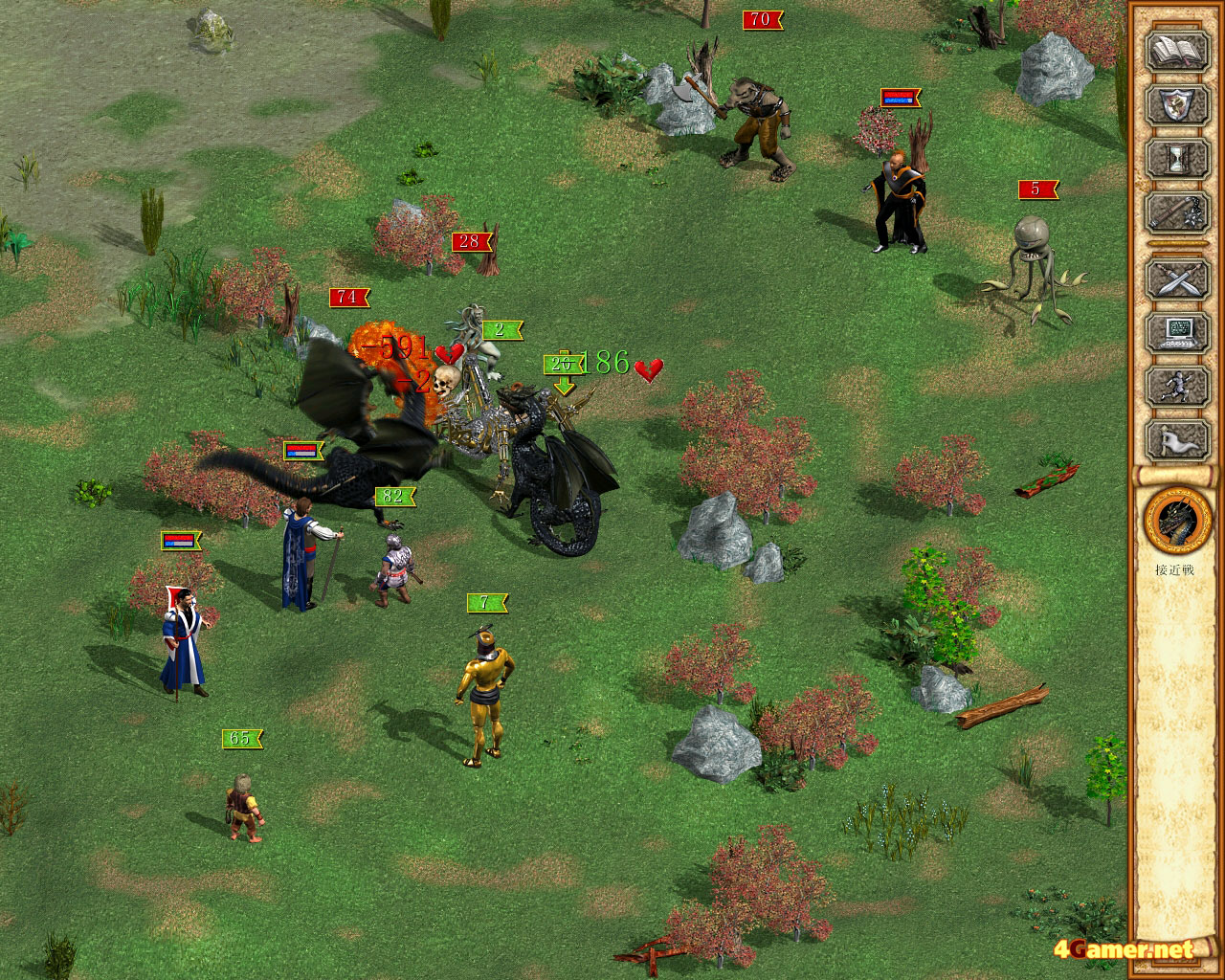Click the mace melee attack button
1225x980 pixels.
[1176, 212]
